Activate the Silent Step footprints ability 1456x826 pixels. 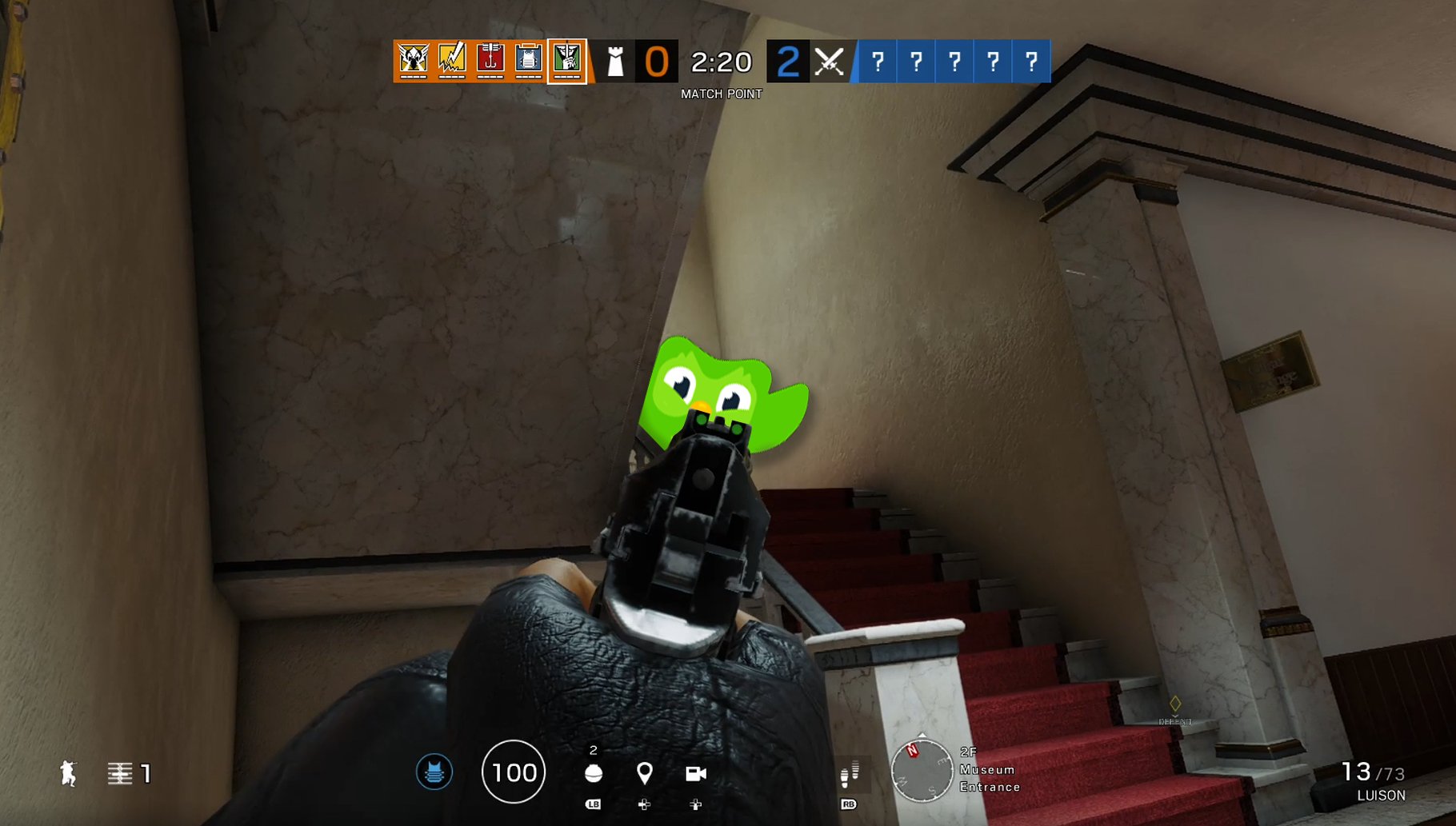[850, 773]
